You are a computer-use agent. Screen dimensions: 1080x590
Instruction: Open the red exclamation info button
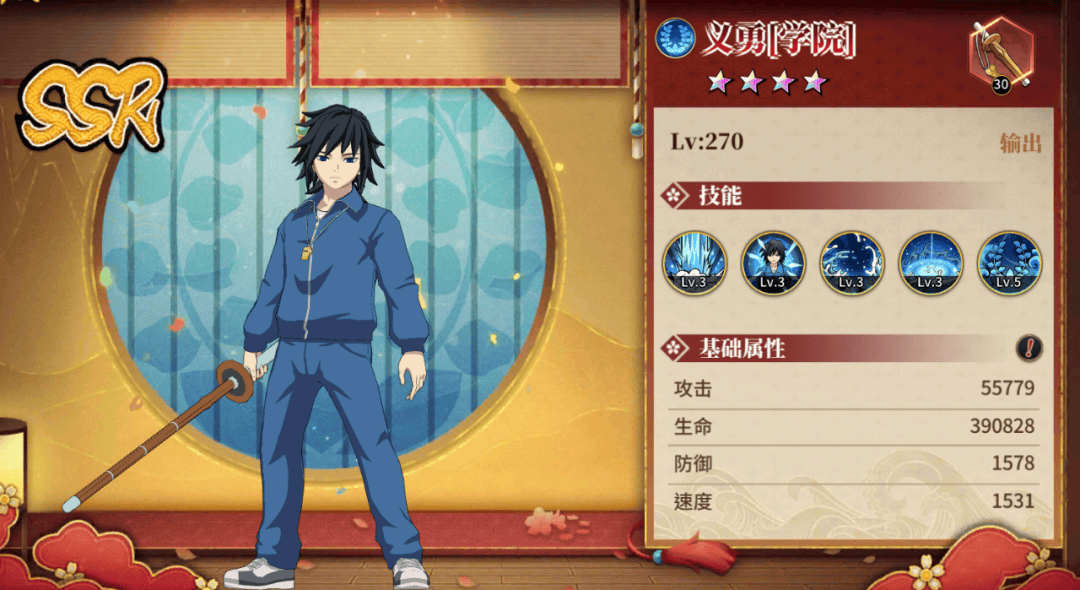click(1029, 348)
